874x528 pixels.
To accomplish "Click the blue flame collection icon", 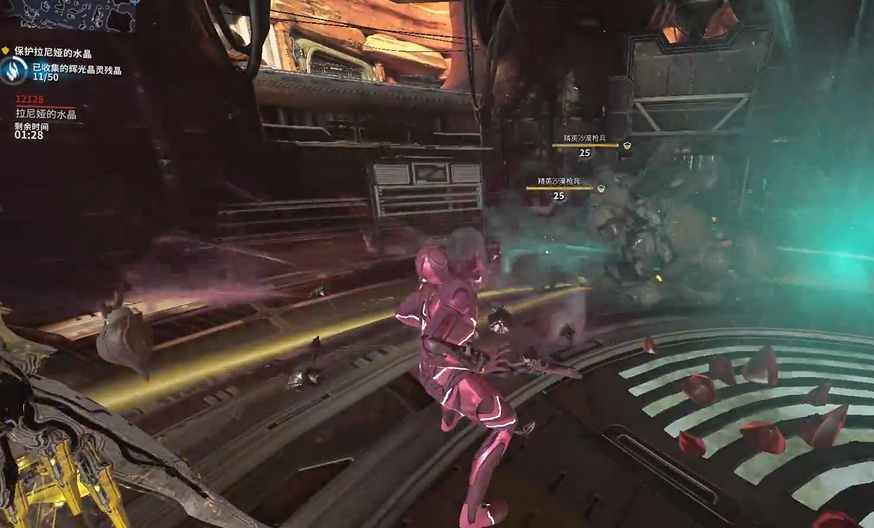I will coord(14,70).
